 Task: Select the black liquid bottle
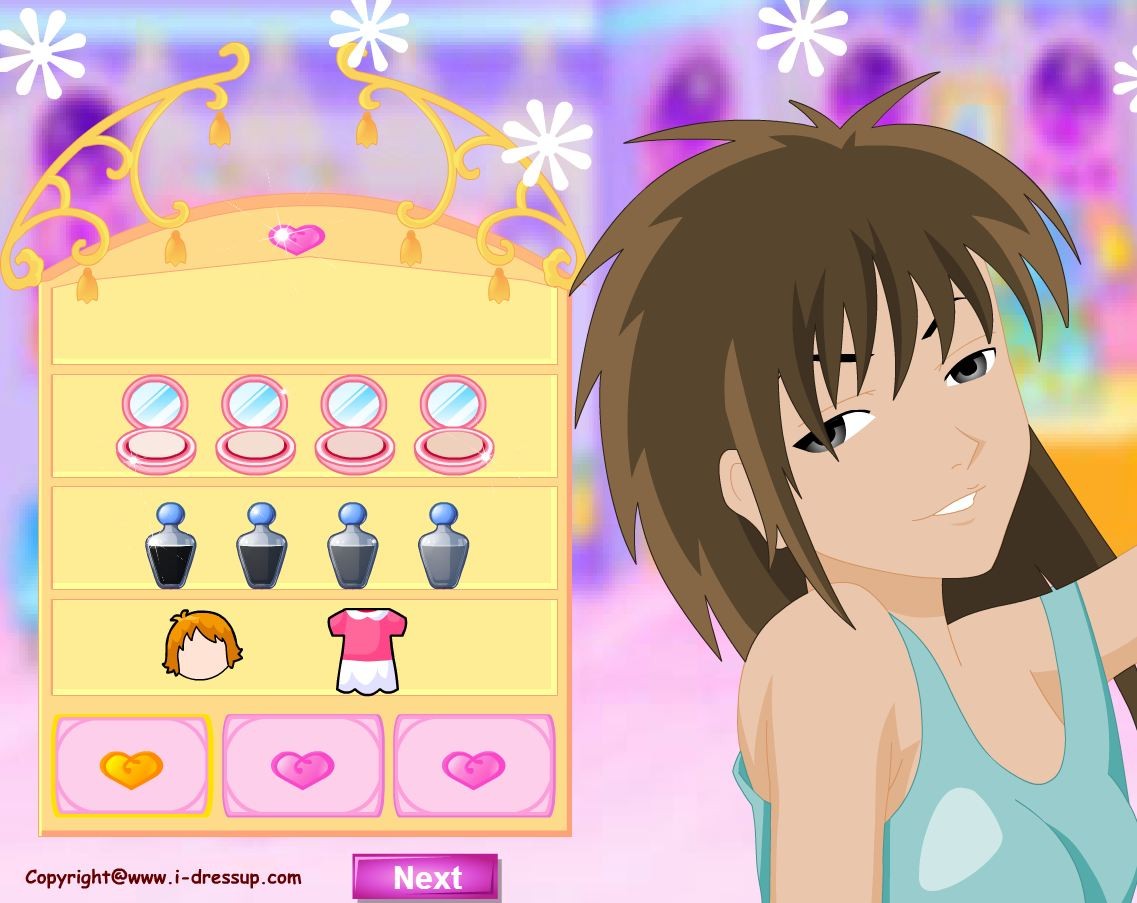click(171, 546)
